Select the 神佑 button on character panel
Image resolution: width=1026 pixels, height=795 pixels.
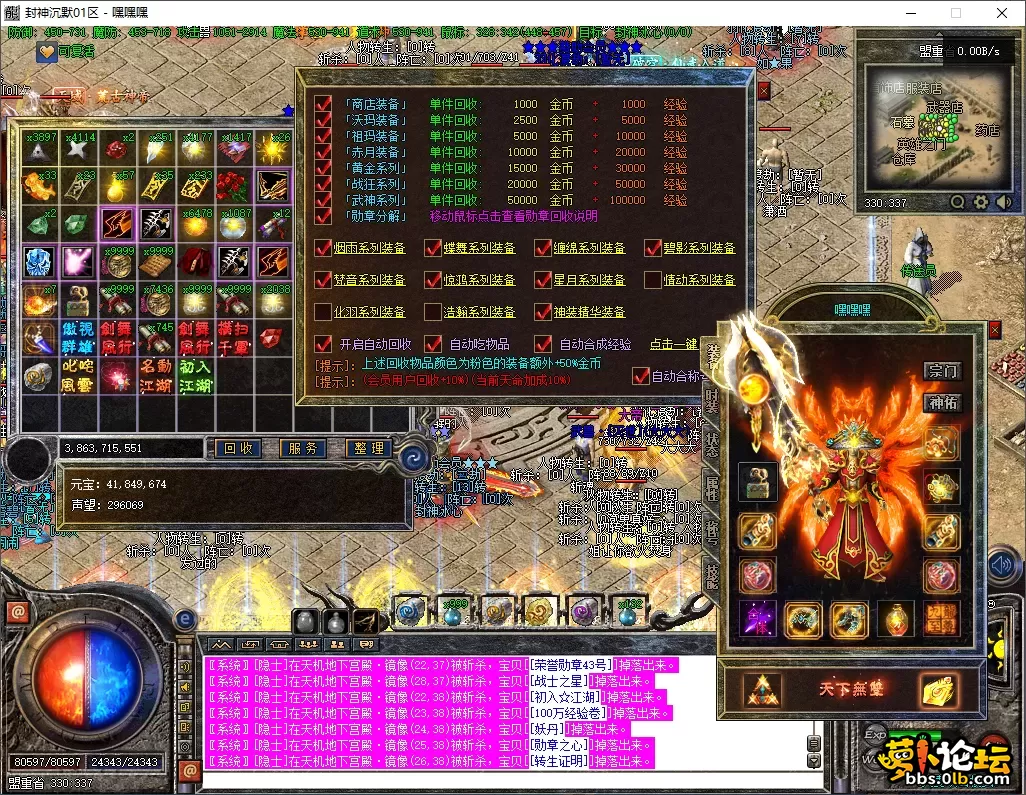point(942,404)
